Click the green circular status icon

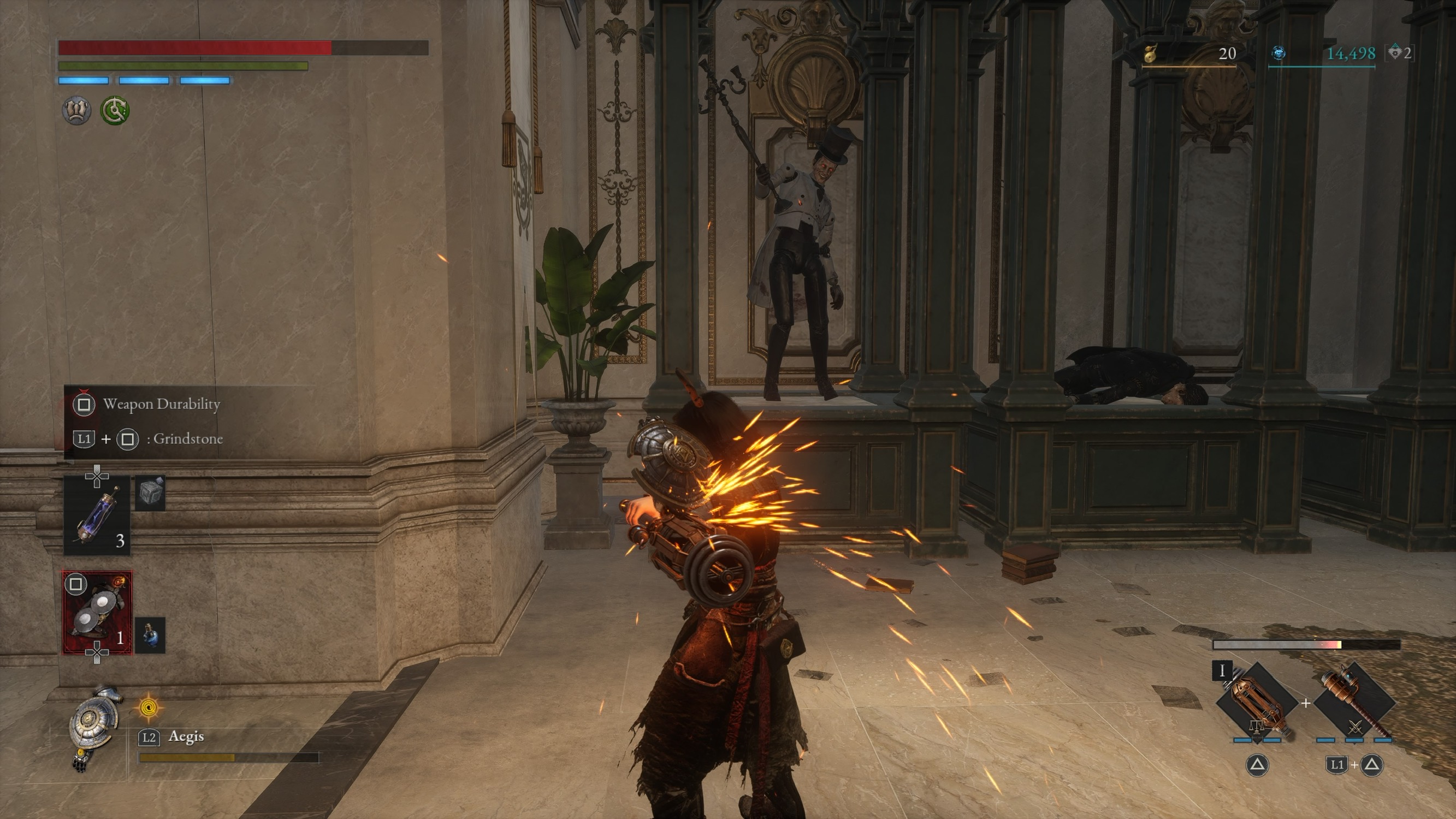pyautogui.click(x=115, y=110)
